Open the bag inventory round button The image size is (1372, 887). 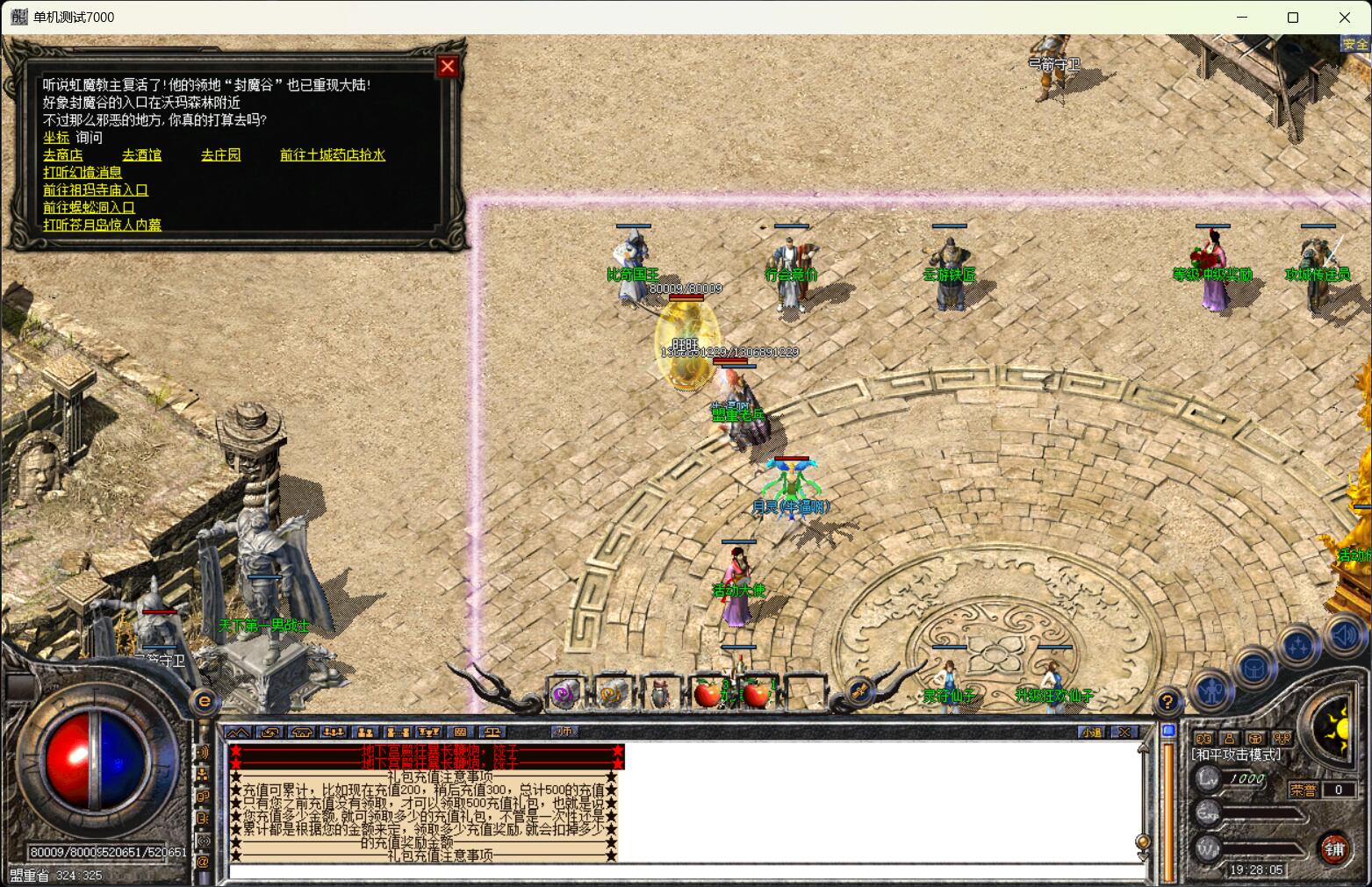tap(1255, 669)
